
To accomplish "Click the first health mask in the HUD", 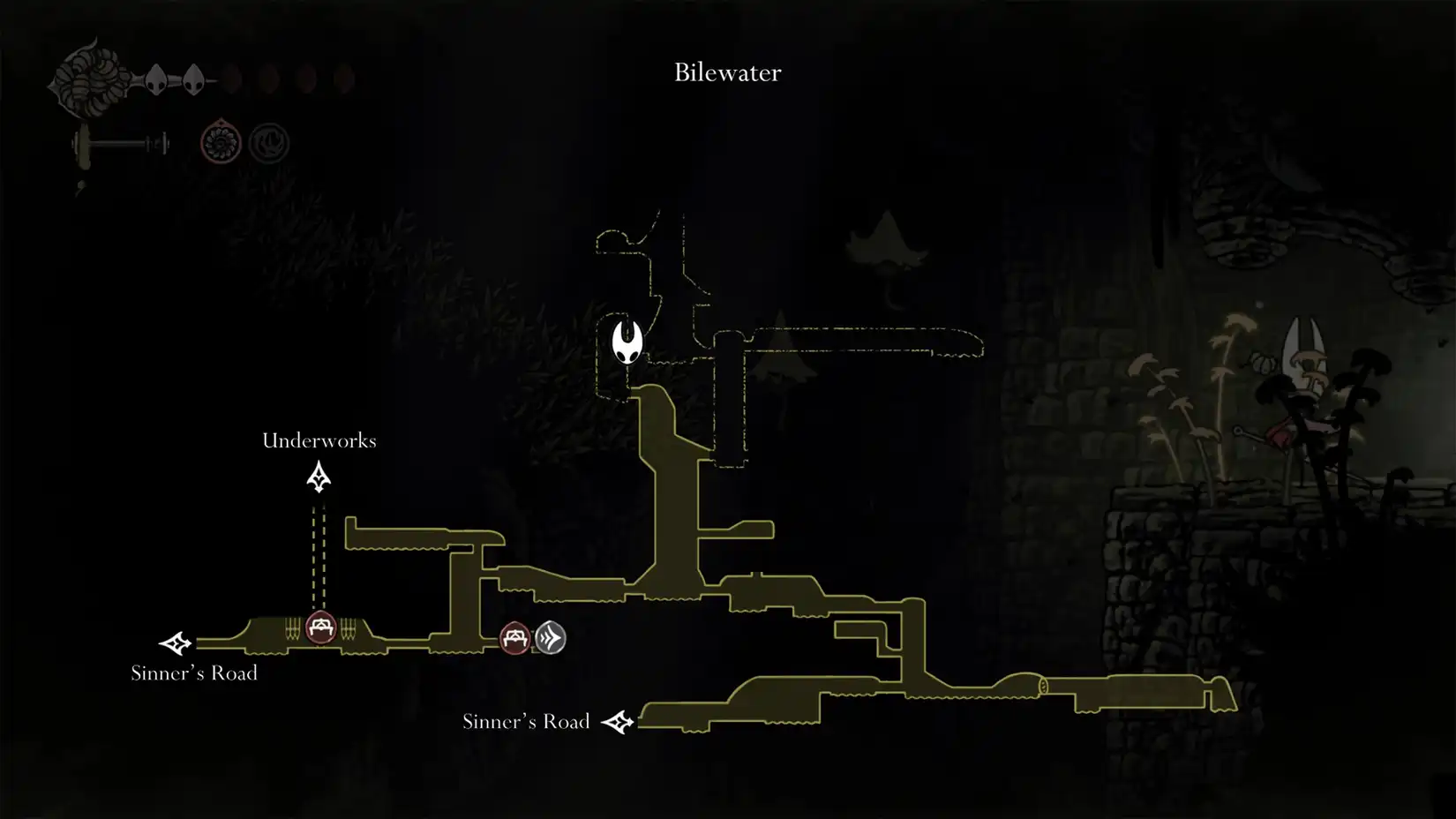I will coord(157,81).
